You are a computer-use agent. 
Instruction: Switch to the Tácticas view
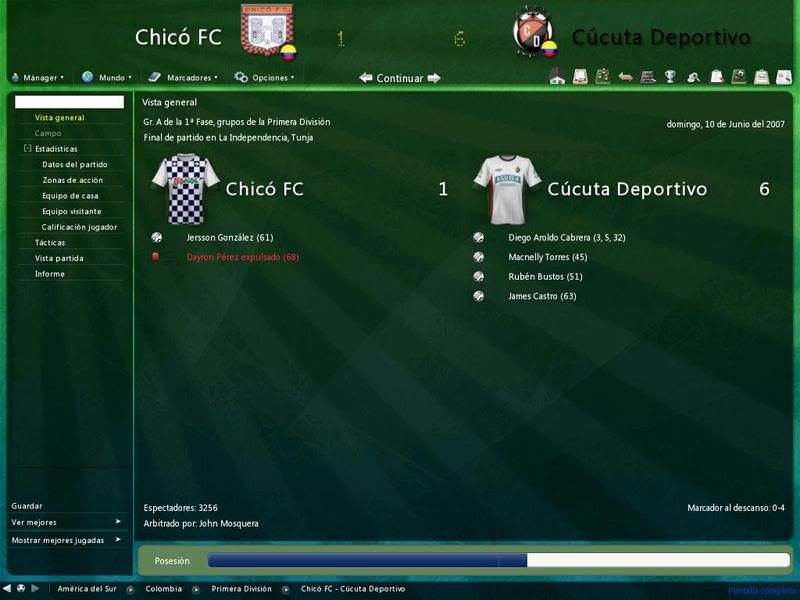coord(50,242)
